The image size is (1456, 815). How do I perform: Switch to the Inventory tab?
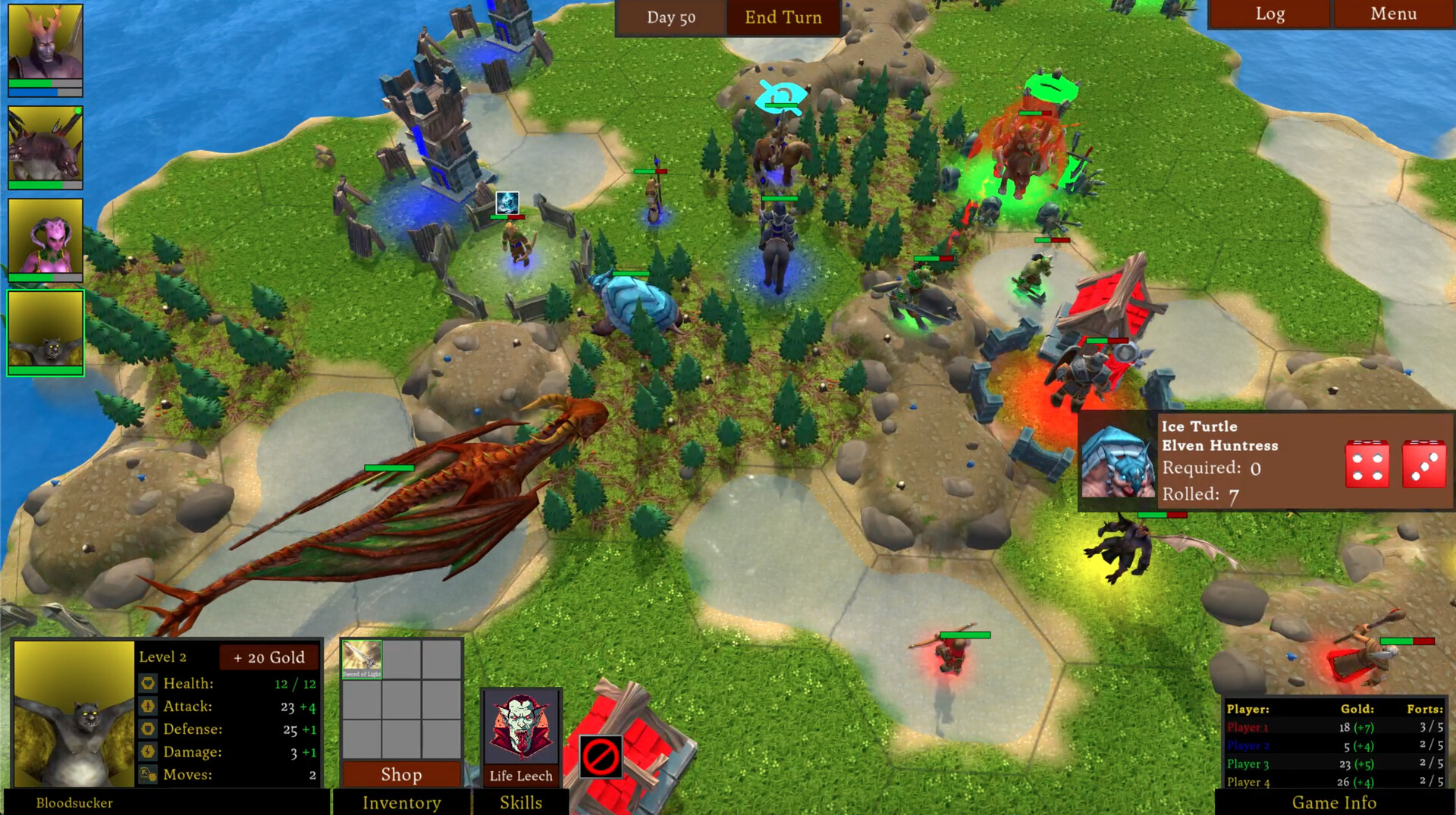(x=402, y=803)
